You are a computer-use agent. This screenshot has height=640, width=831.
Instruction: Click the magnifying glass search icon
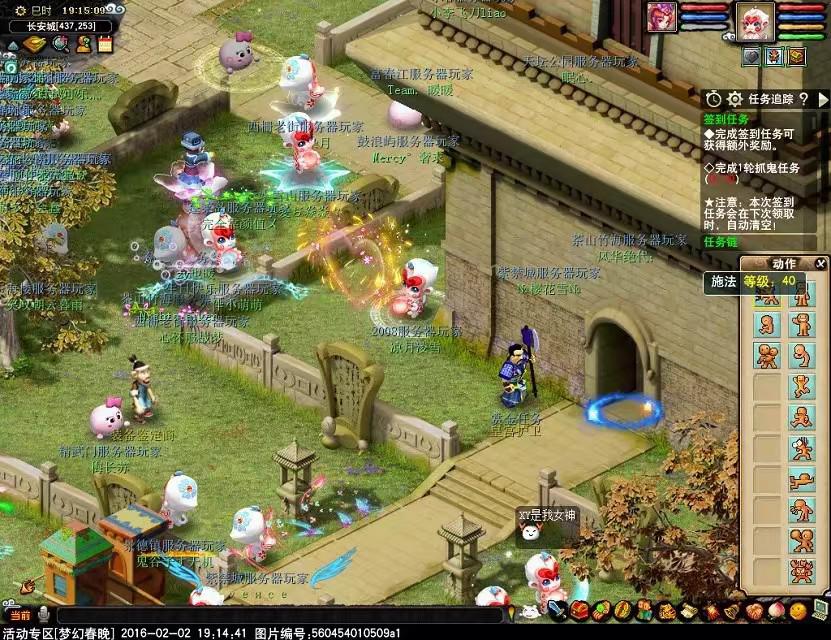60,44
